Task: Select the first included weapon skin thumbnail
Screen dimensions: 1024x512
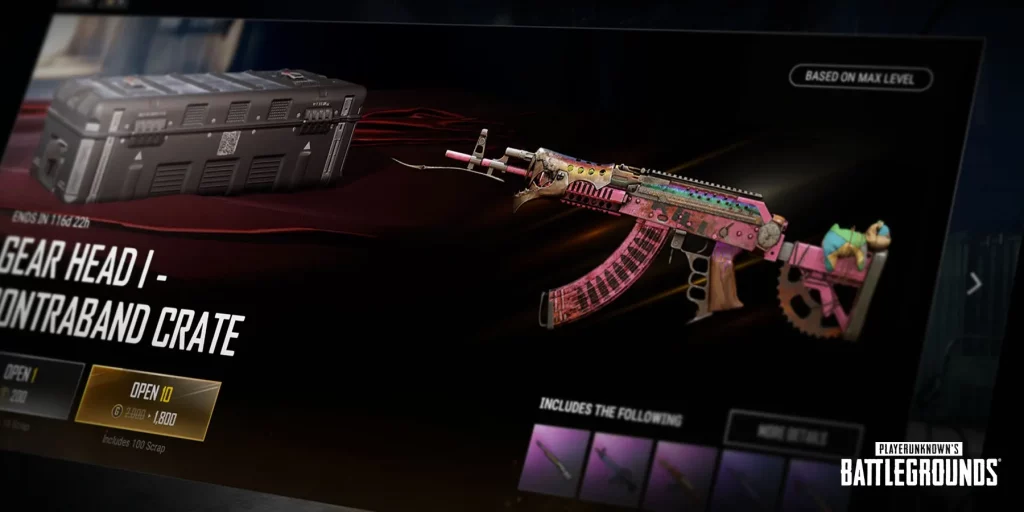Action: tap(552, 461)
